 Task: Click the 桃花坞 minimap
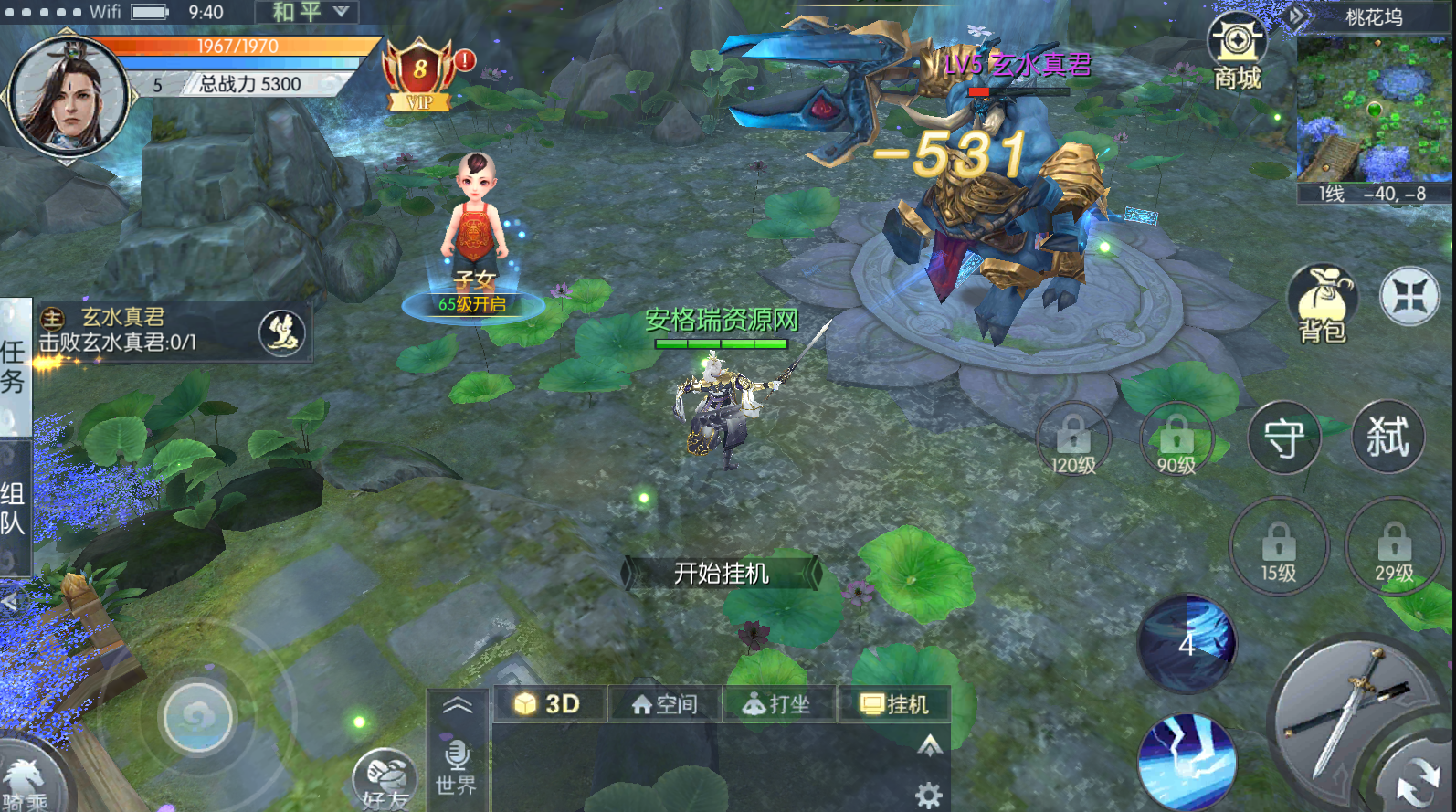tap(1373, 110)
